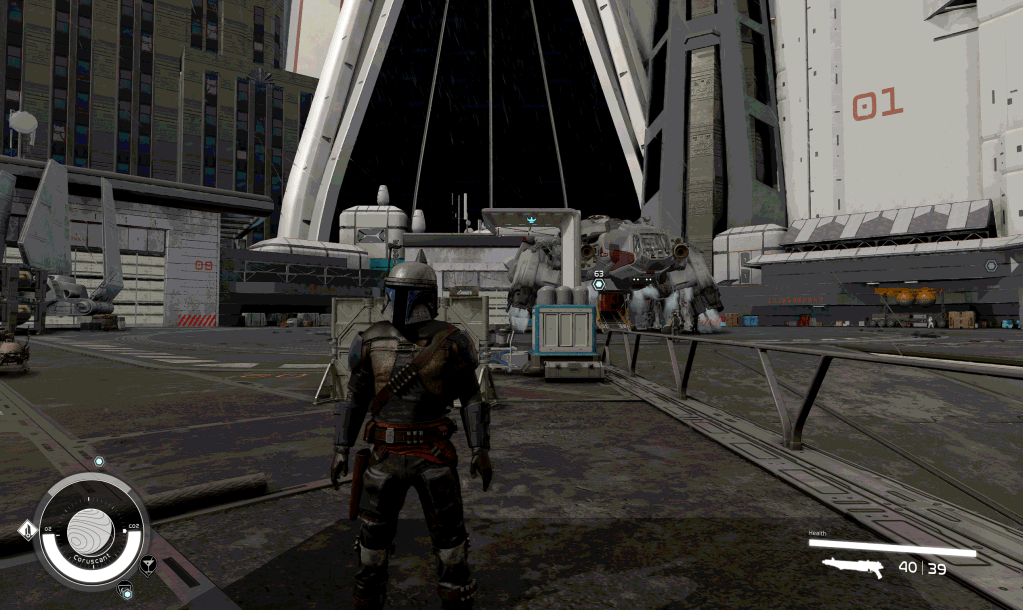Select the cocktail glass marker on compass
1023x610 pixels.
coord(148,565)
